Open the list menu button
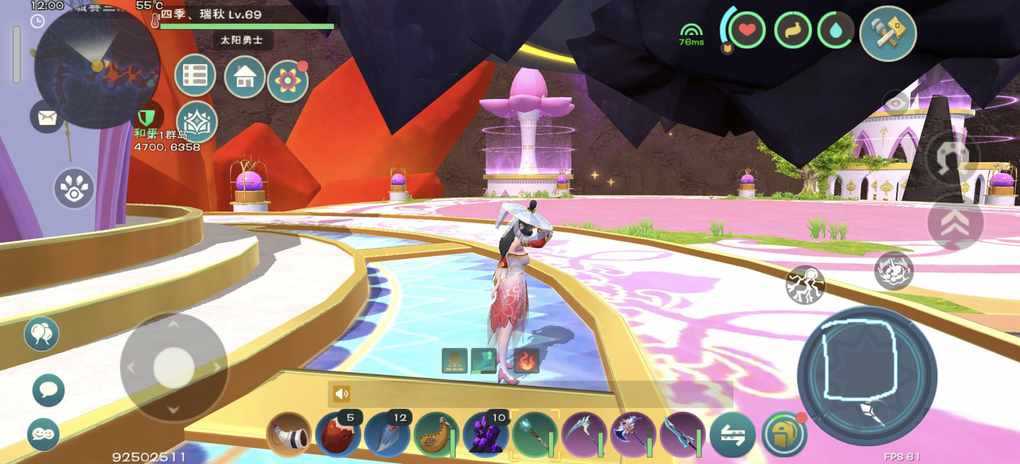The image size is (1020, 464). click(196, 75)
